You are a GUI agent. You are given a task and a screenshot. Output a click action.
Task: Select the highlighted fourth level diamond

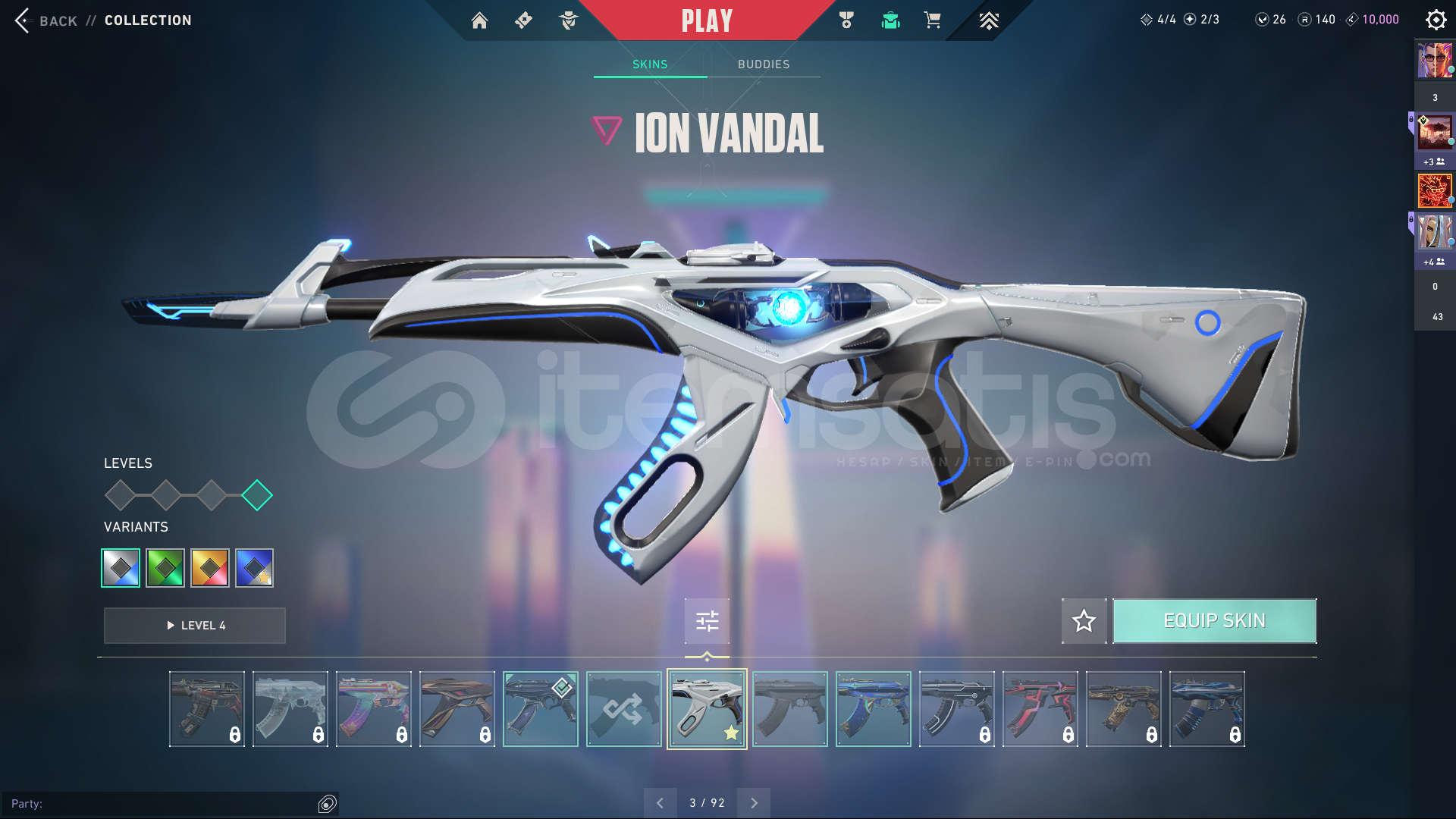[257, 495]
